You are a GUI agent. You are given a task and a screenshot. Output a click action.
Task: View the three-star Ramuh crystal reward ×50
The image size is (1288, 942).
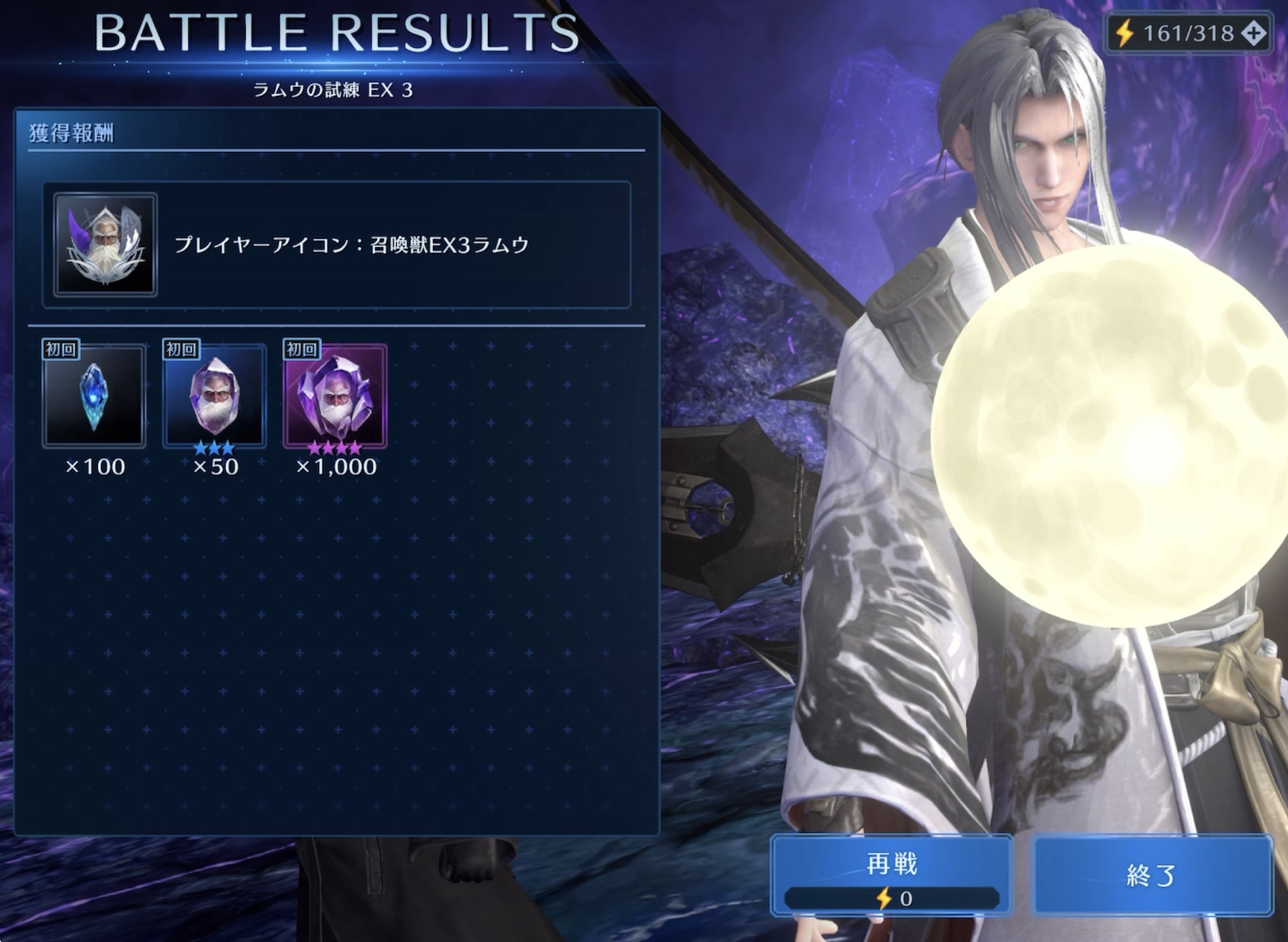point(214,396)
